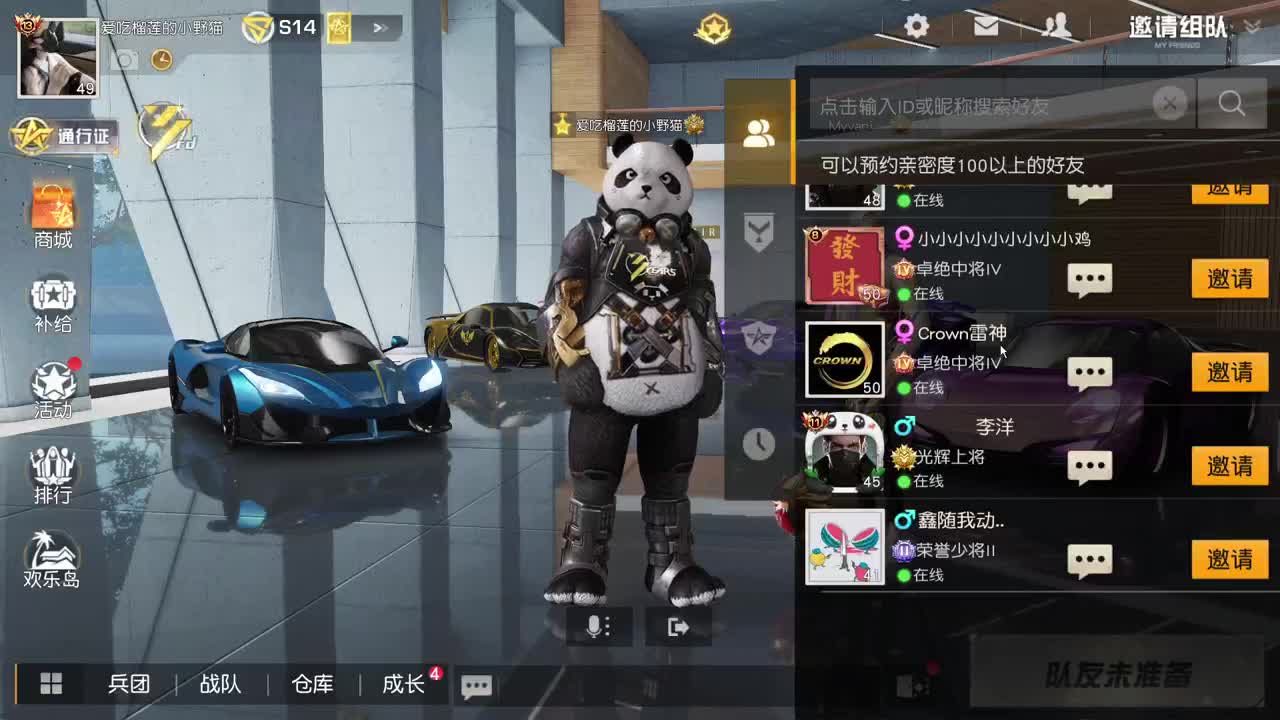Invite 李洋 with the 邀请 button
This screenshot has width=1280, height=720.
point(1229,465)
